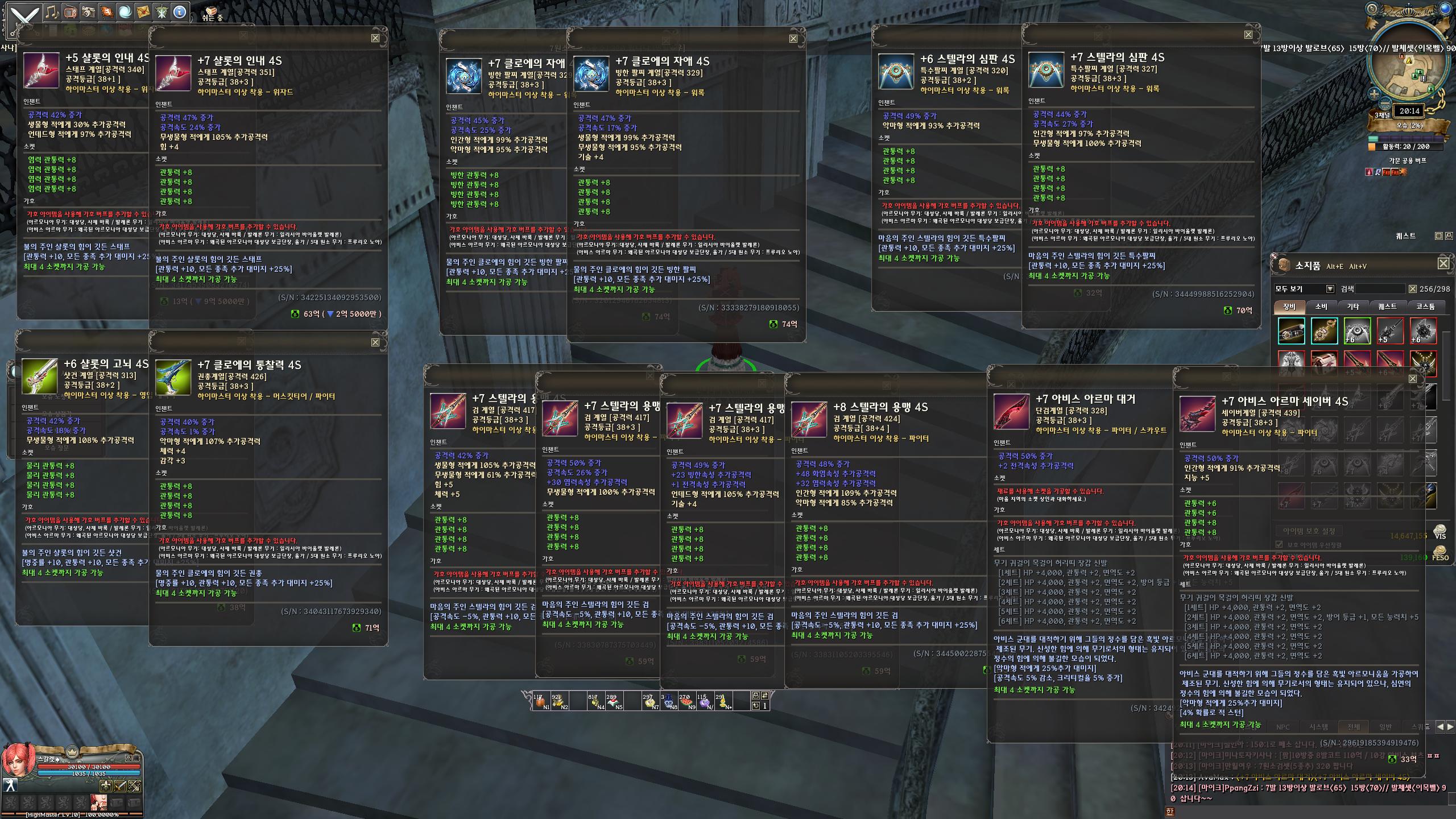Click the retro television toolbar icon
The width and height of the screenshot is (1456, 819).
click(x=70, y=12)
